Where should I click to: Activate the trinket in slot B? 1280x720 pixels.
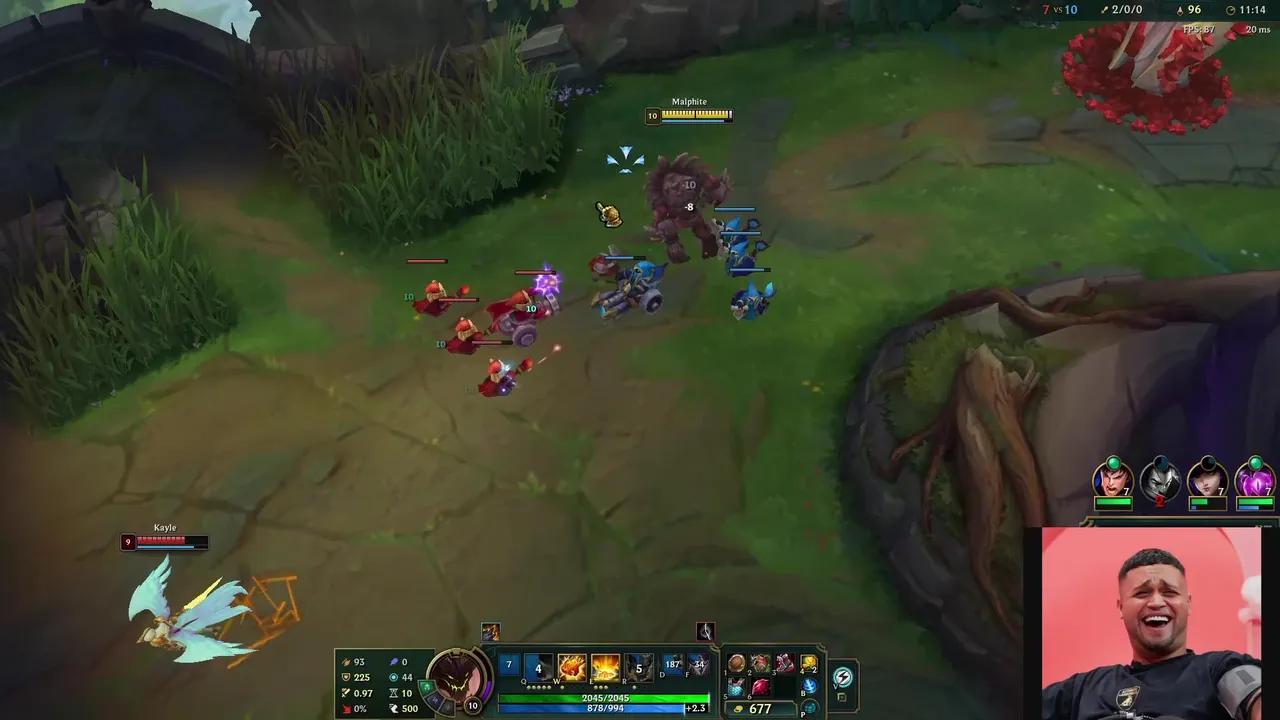[811, 685]
